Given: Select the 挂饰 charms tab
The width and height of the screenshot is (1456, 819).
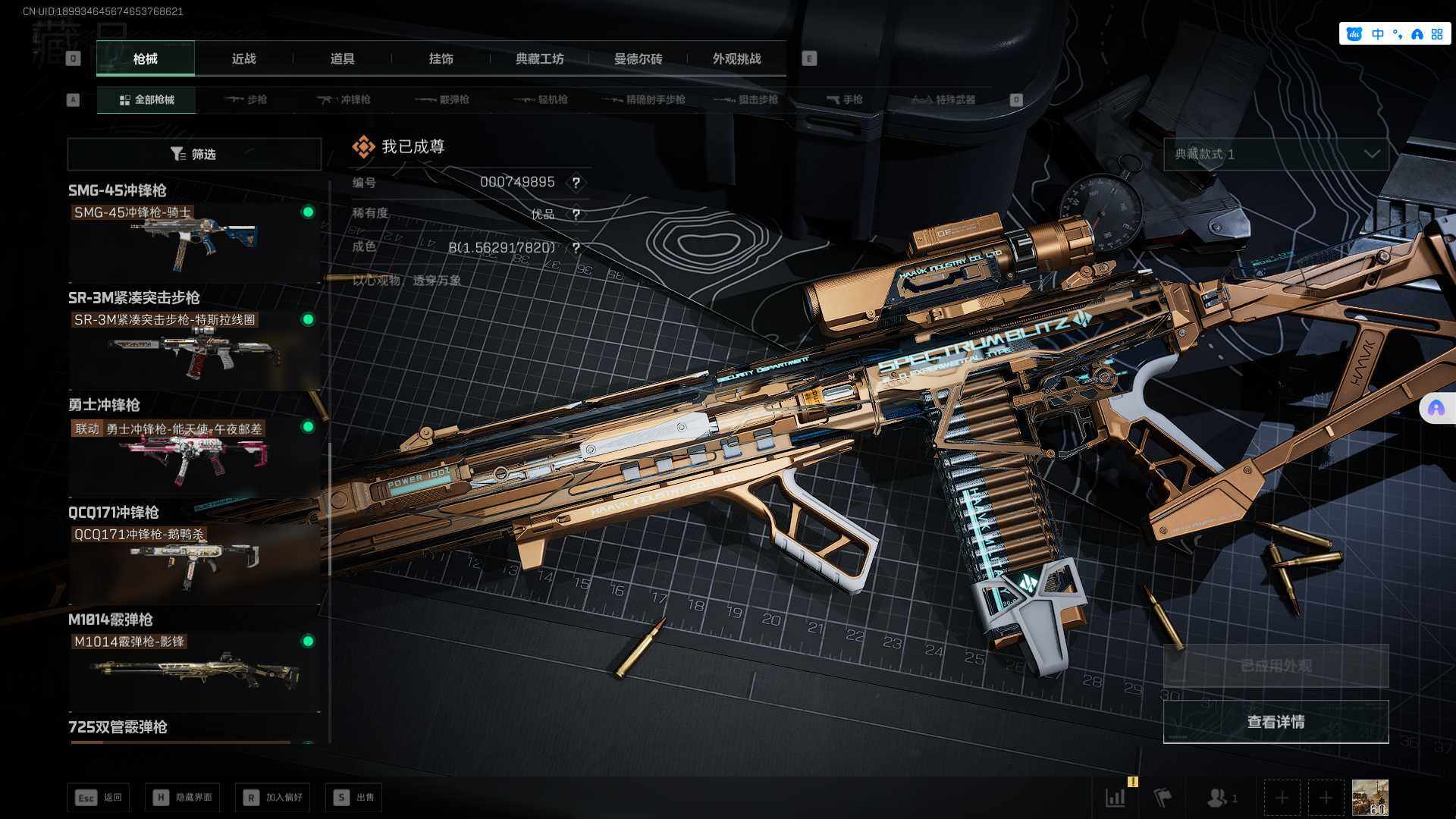Looking at the screenshot, I should [x=441, y=58].
